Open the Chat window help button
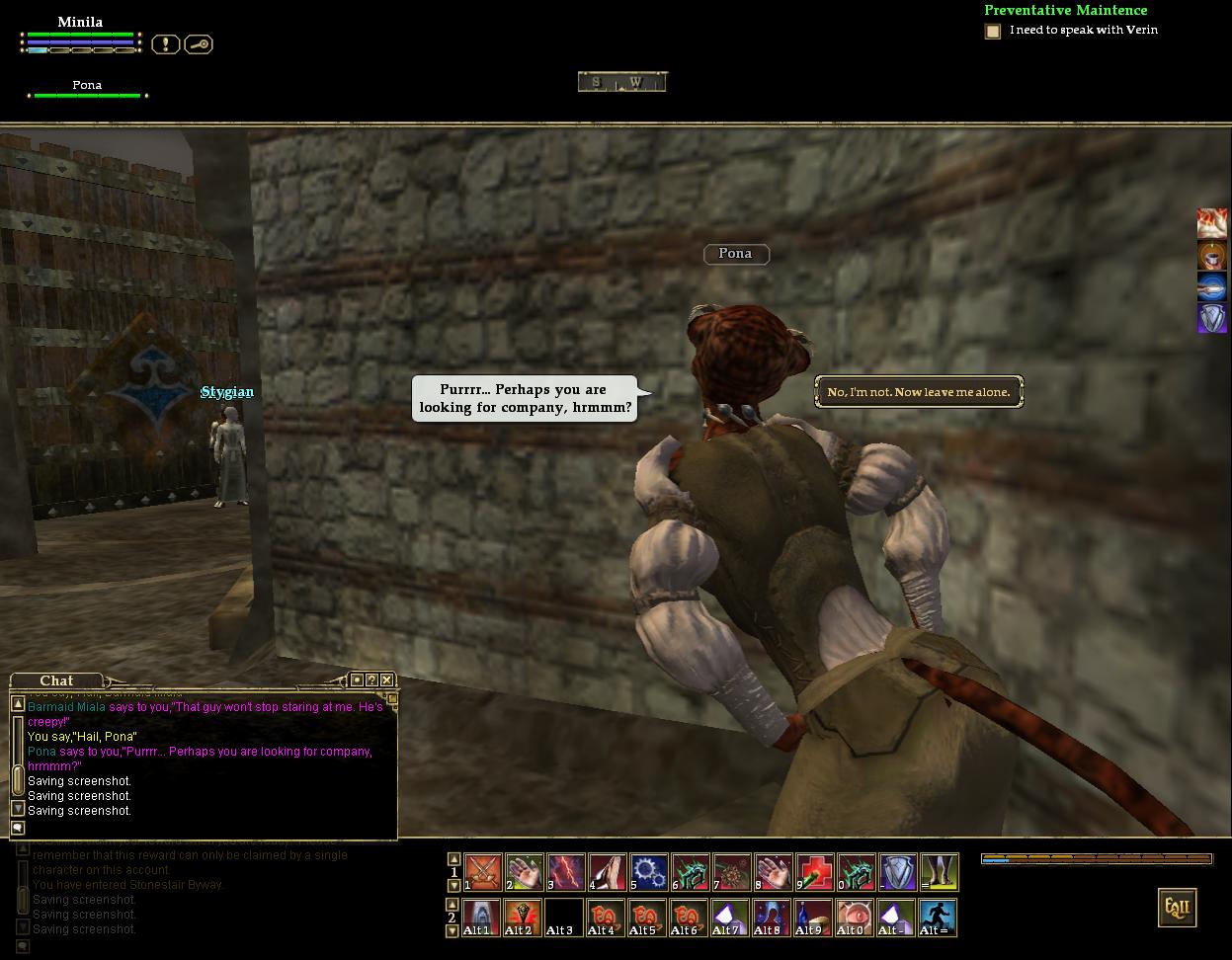Screen dimensions: 1232x960 point(371,680)
